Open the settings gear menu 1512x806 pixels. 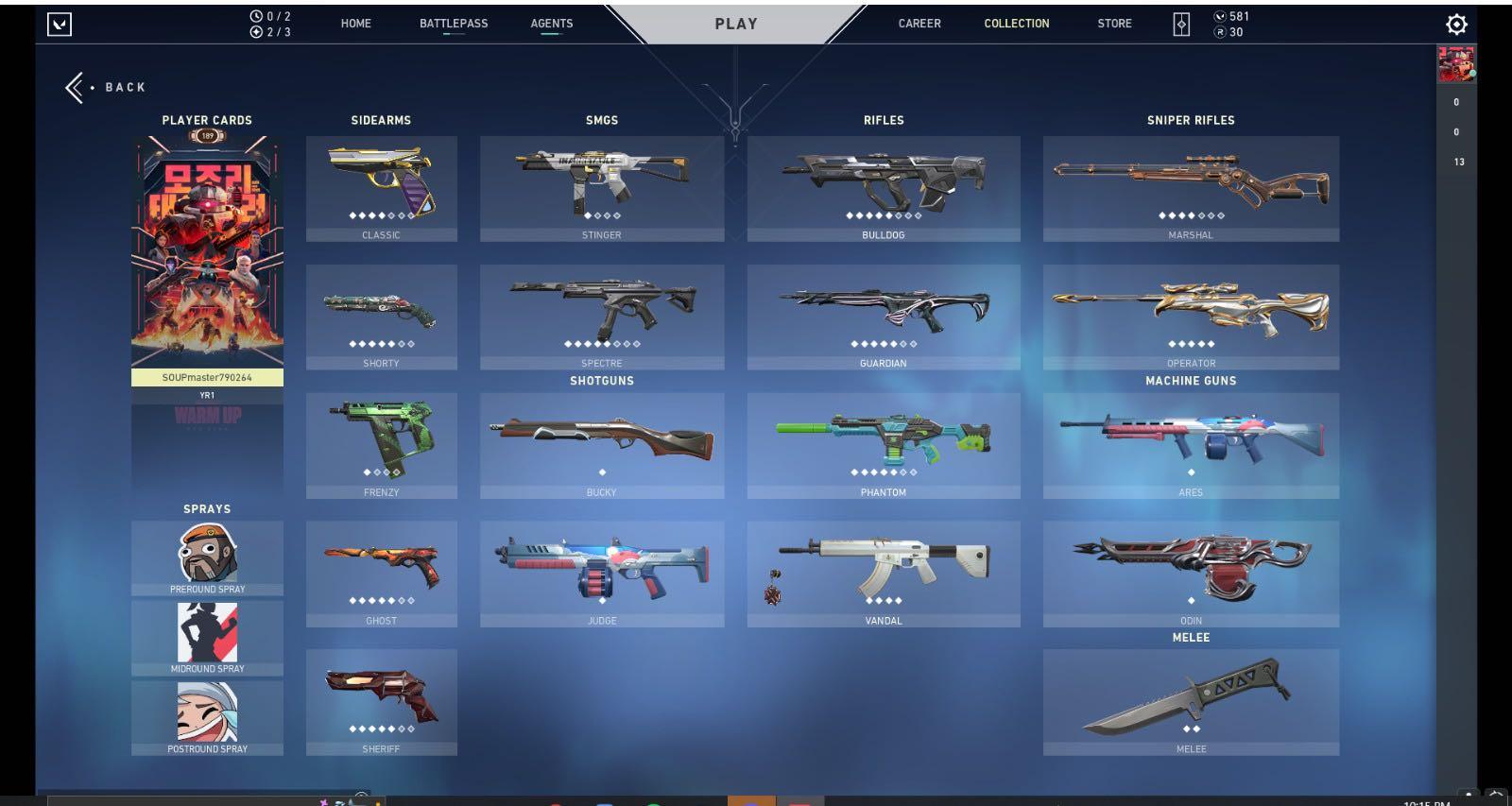tap(1457, 24)
